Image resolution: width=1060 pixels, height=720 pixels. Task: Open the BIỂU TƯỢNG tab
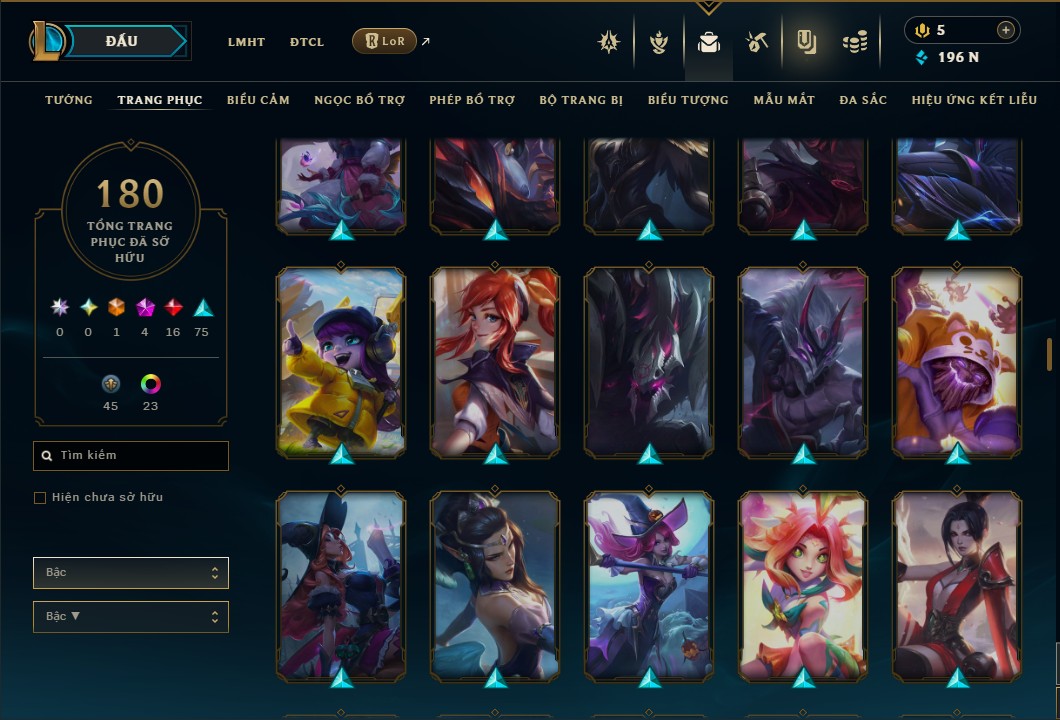(x=688, y=100)
